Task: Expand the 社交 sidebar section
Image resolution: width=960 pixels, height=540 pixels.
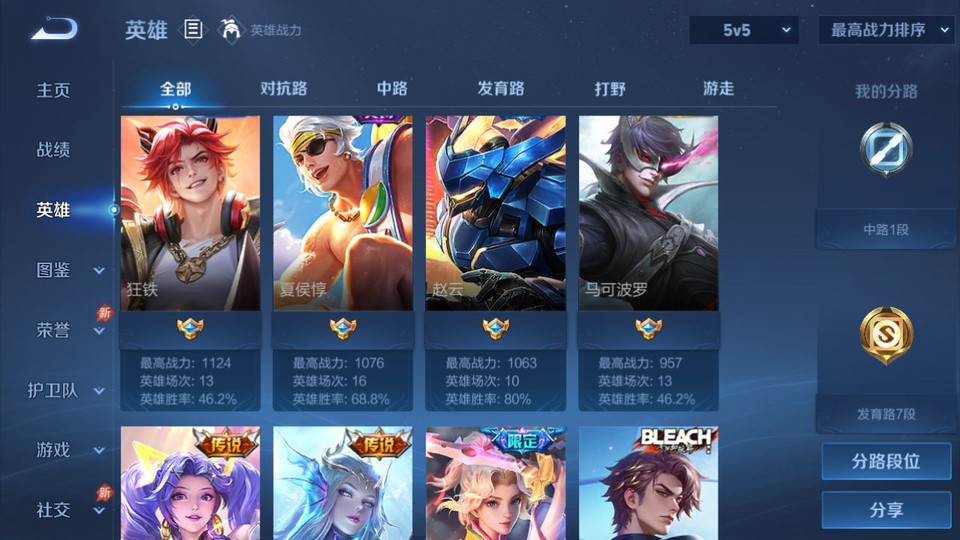Action: click(x=68, y=510)
